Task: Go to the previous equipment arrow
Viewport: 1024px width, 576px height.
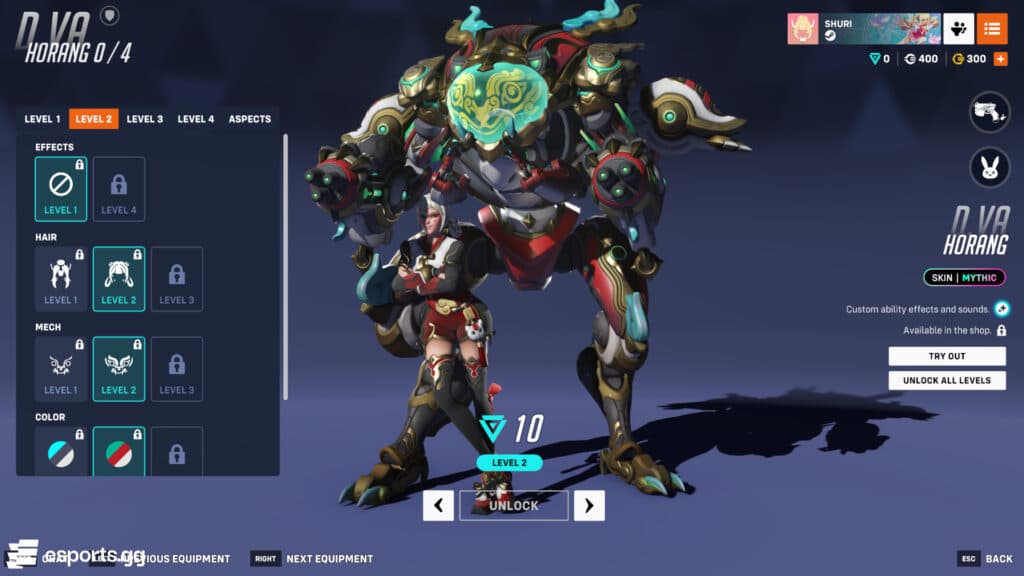Action: (x=438, y=506)
